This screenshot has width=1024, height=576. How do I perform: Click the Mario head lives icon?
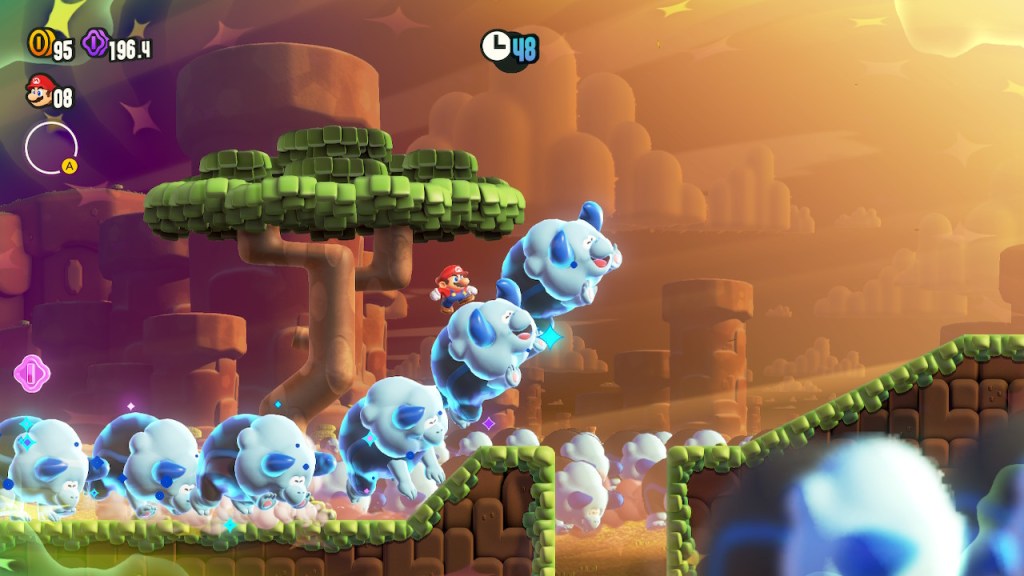[x=39, y=93]
